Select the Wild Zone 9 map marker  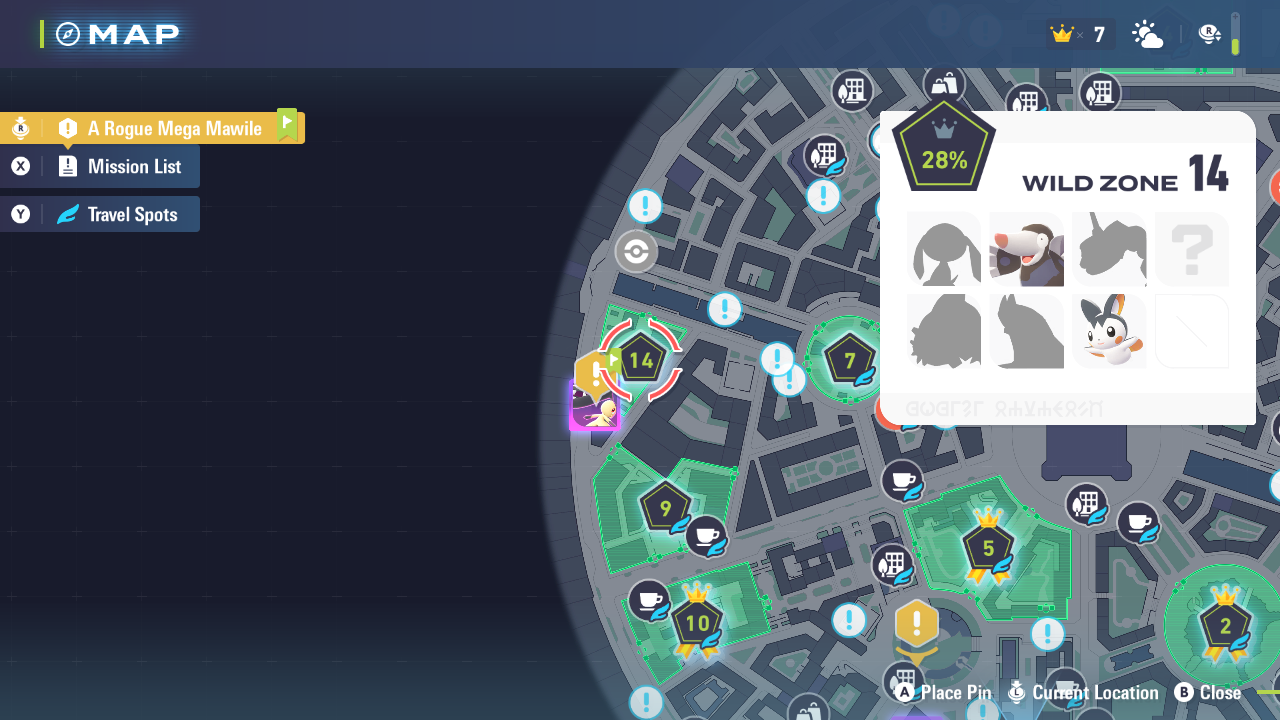(666, 508)
